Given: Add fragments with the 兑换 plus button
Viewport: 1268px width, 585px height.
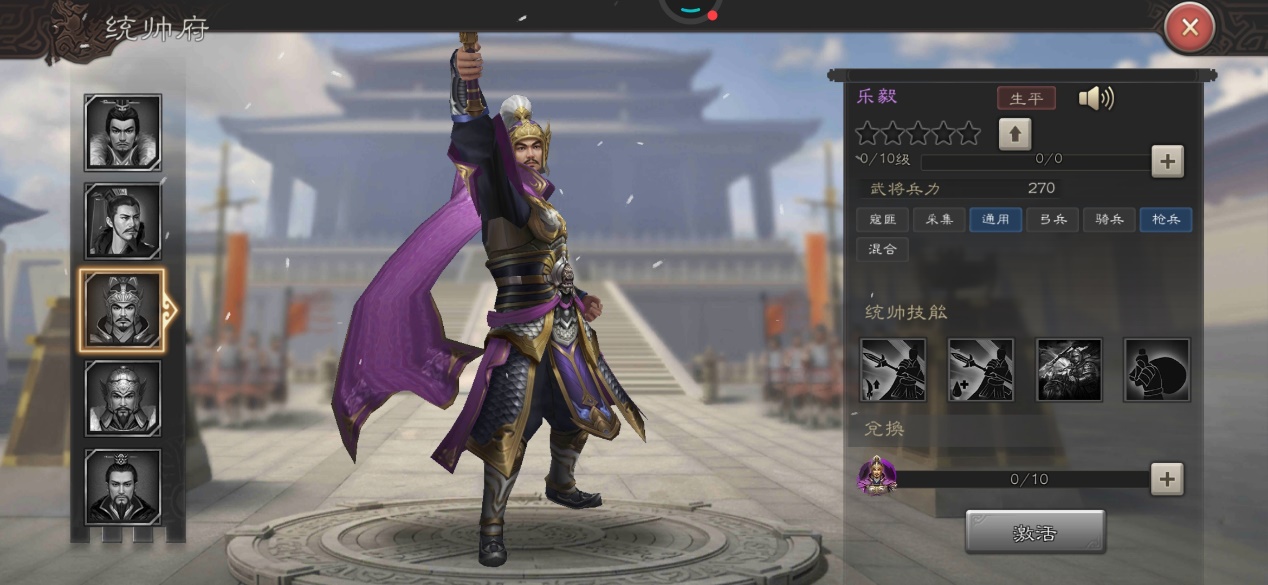Looking at the screenshot, I should (x=1166, y=479).
